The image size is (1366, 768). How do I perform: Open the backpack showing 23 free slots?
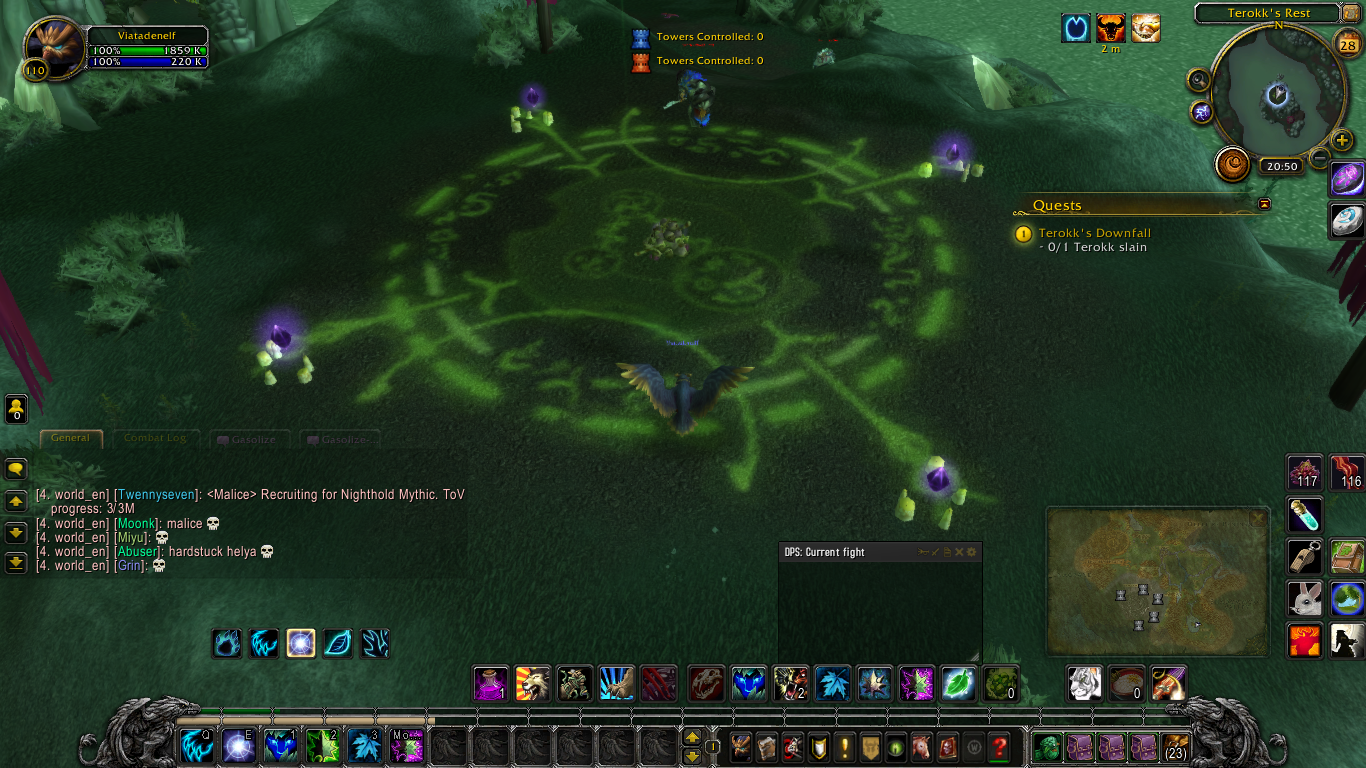tap(1175, 746)
